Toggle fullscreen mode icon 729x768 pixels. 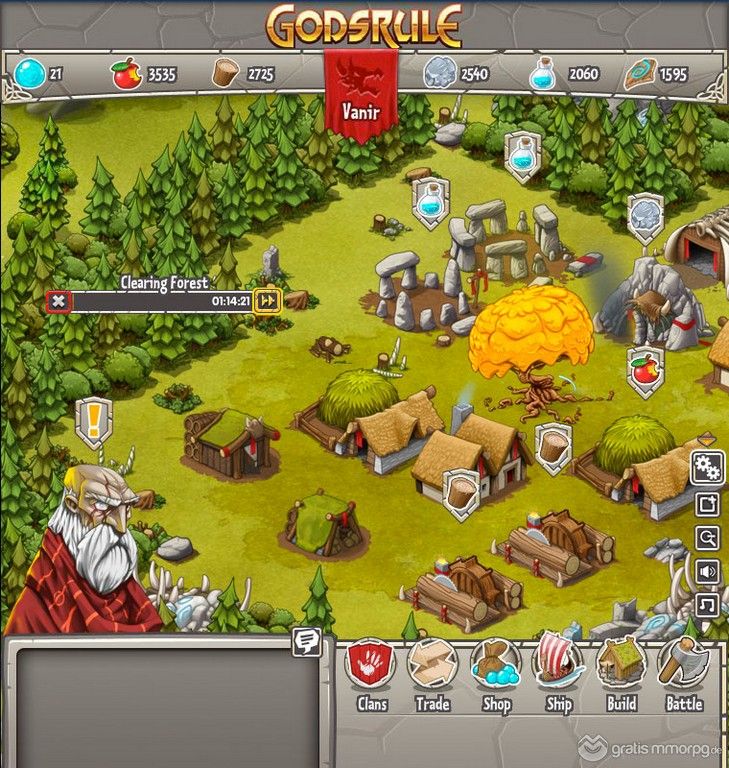click(707, 504)
